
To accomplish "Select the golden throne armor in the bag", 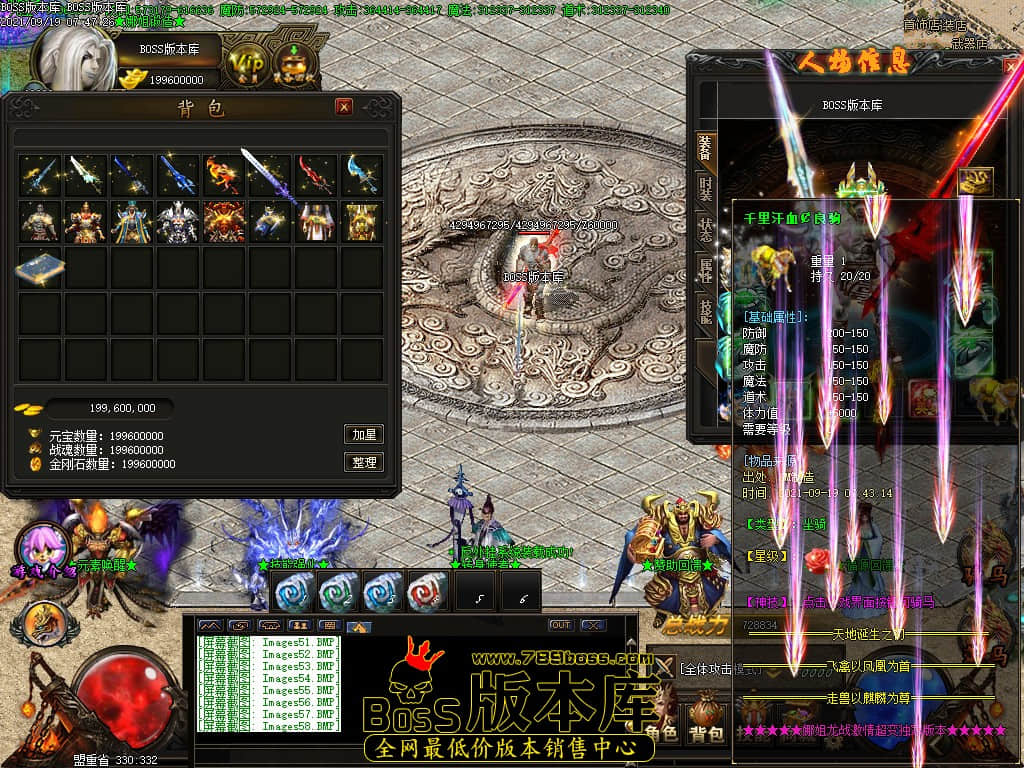I will pos(362,222).
